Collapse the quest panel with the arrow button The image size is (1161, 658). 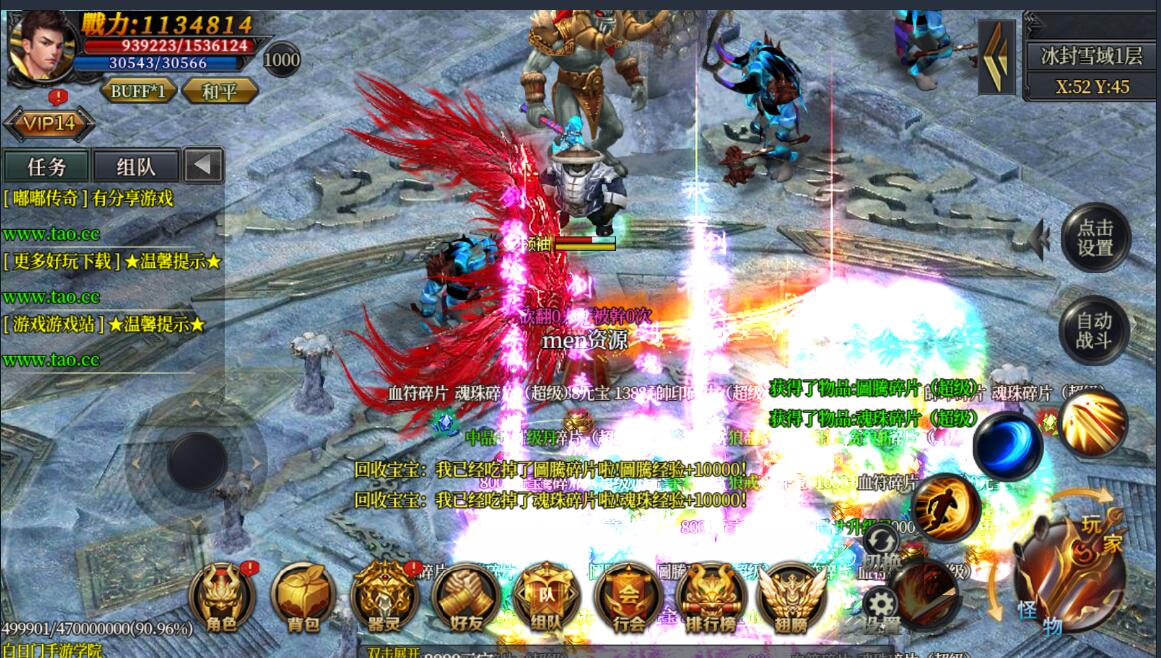tap(203, 165)
